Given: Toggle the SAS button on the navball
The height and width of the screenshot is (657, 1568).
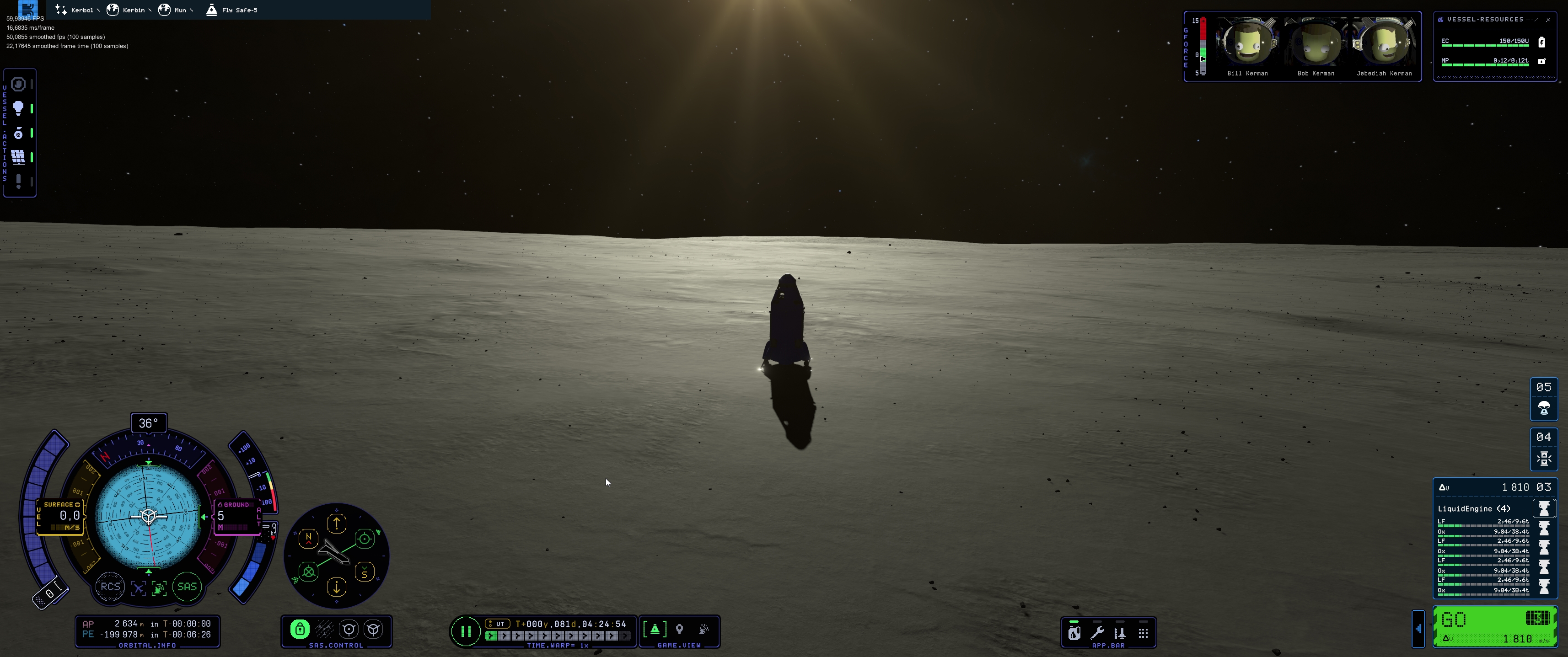Looking at the screenshot, I should pos(187,587).
